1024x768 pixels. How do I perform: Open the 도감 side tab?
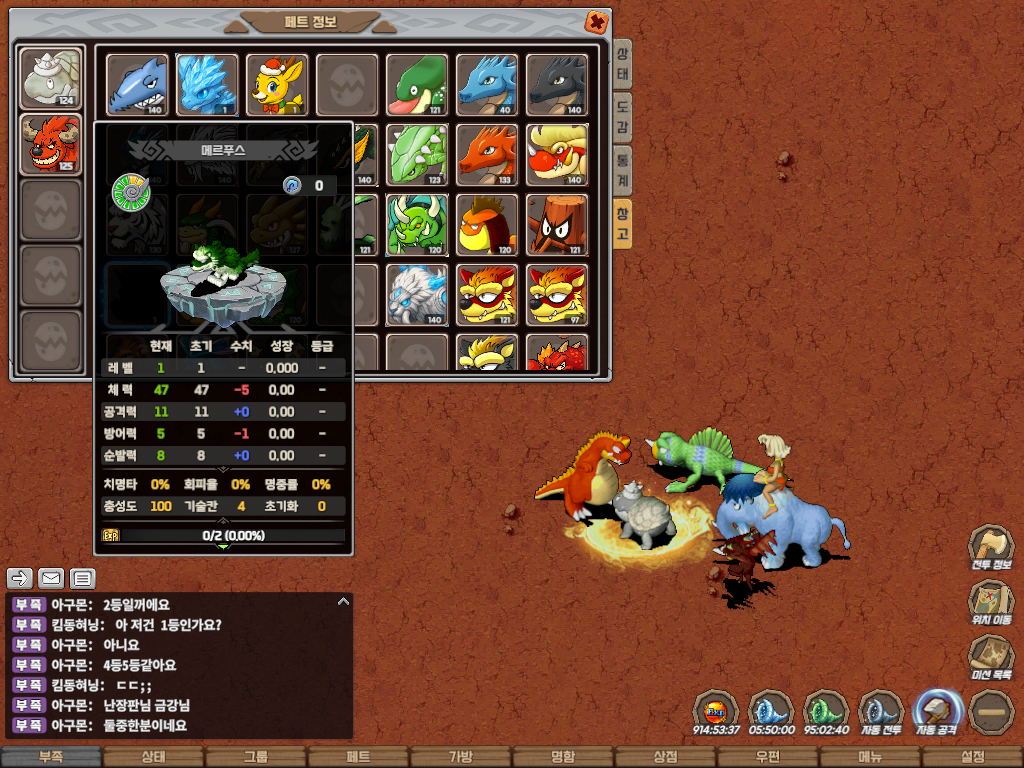click(622, 117)
